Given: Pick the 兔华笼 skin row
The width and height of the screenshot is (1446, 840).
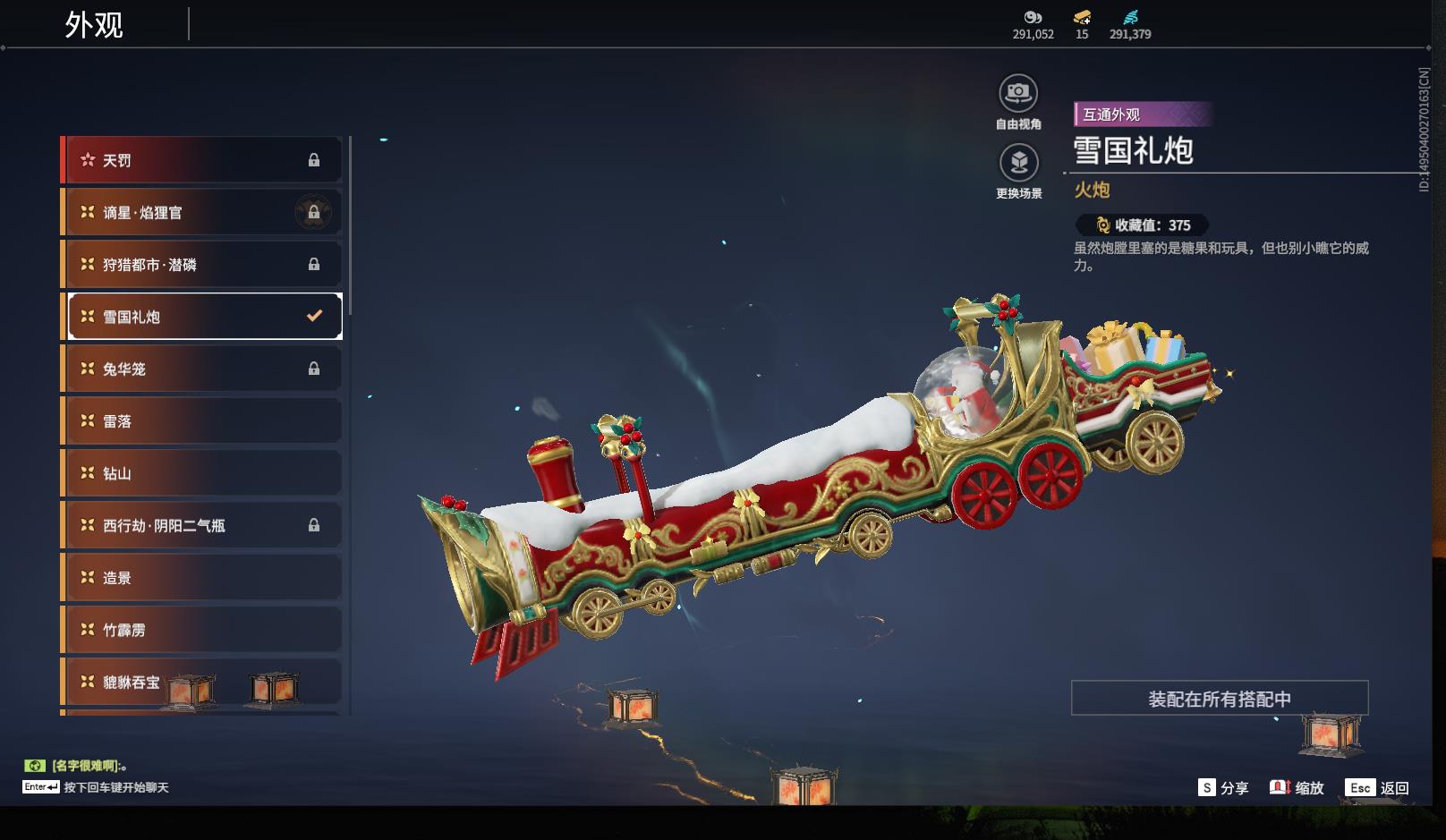Looking at the screenshot, I should (202, 369).
